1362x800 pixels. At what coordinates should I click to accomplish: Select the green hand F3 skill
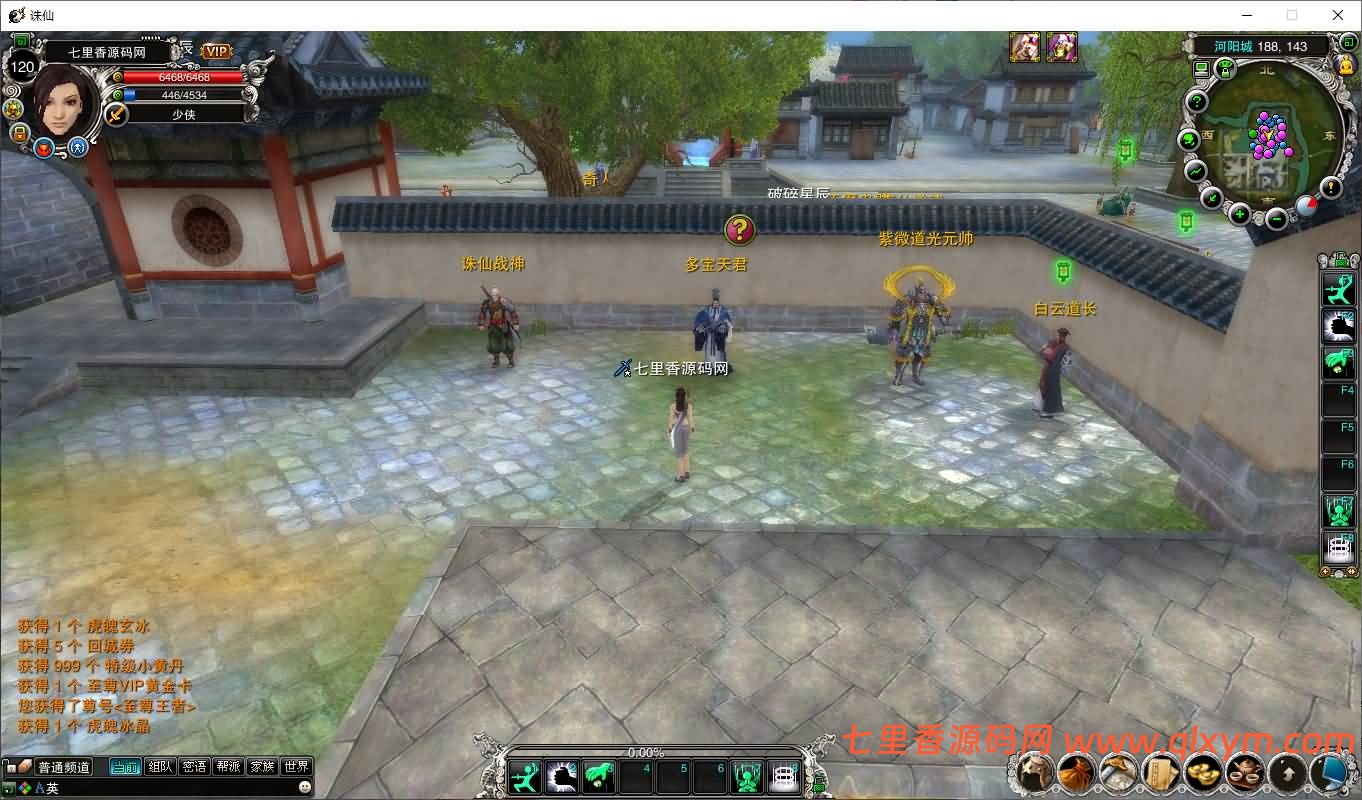[1339, 362]
